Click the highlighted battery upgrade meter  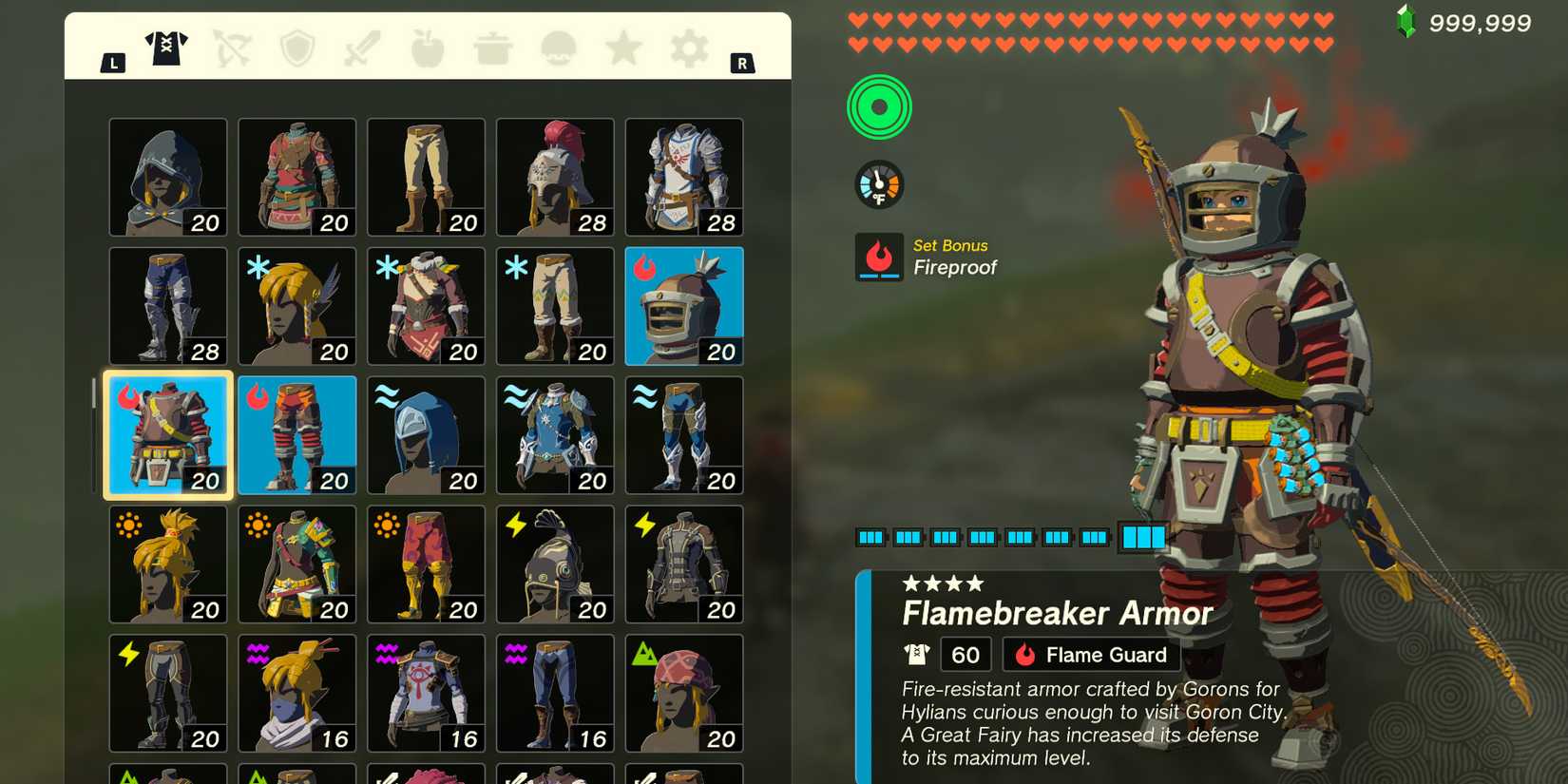tap(1144, 537)
